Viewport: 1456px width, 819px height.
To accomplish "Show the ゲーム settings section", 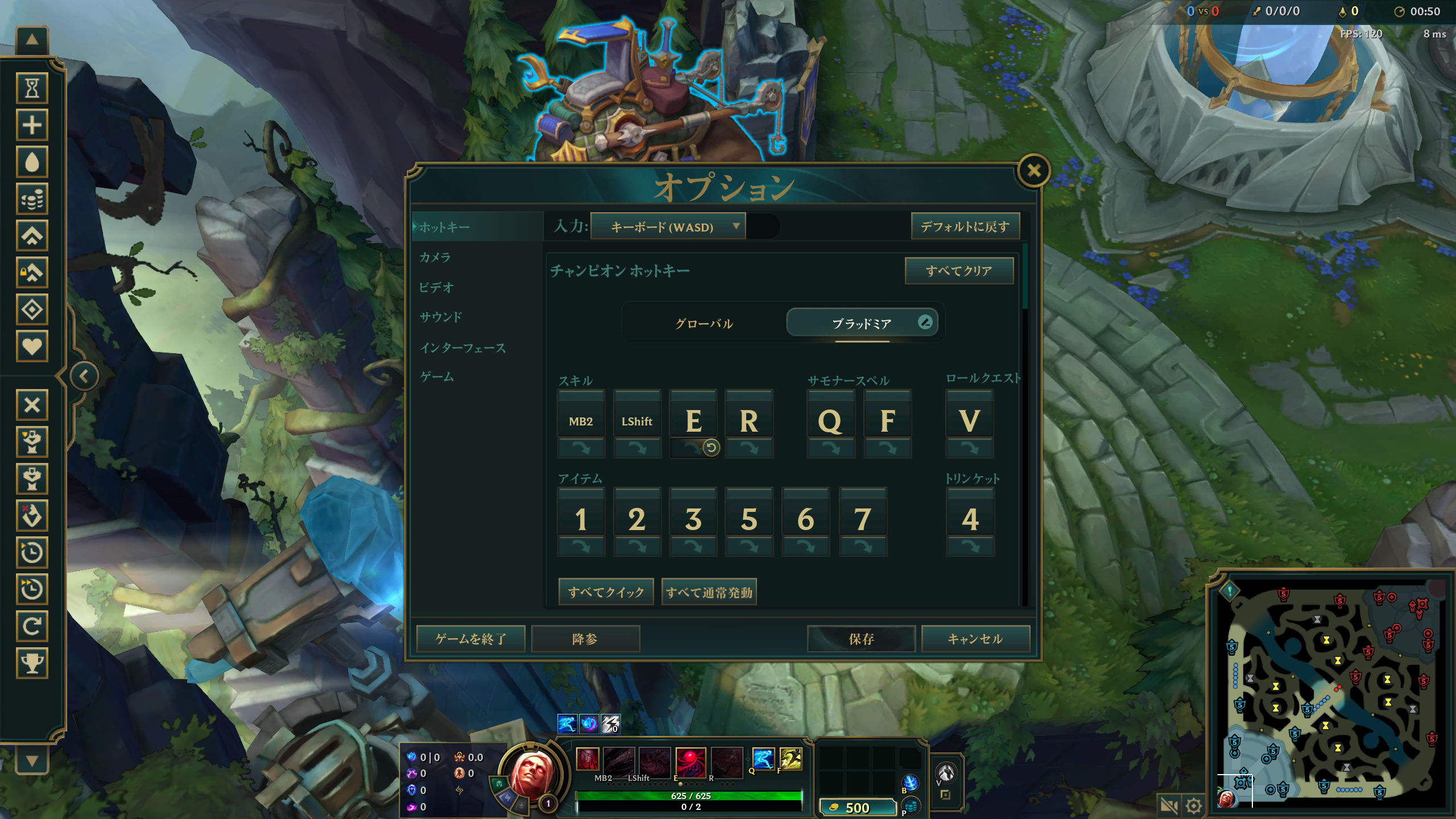I will [x=437, y=377].
